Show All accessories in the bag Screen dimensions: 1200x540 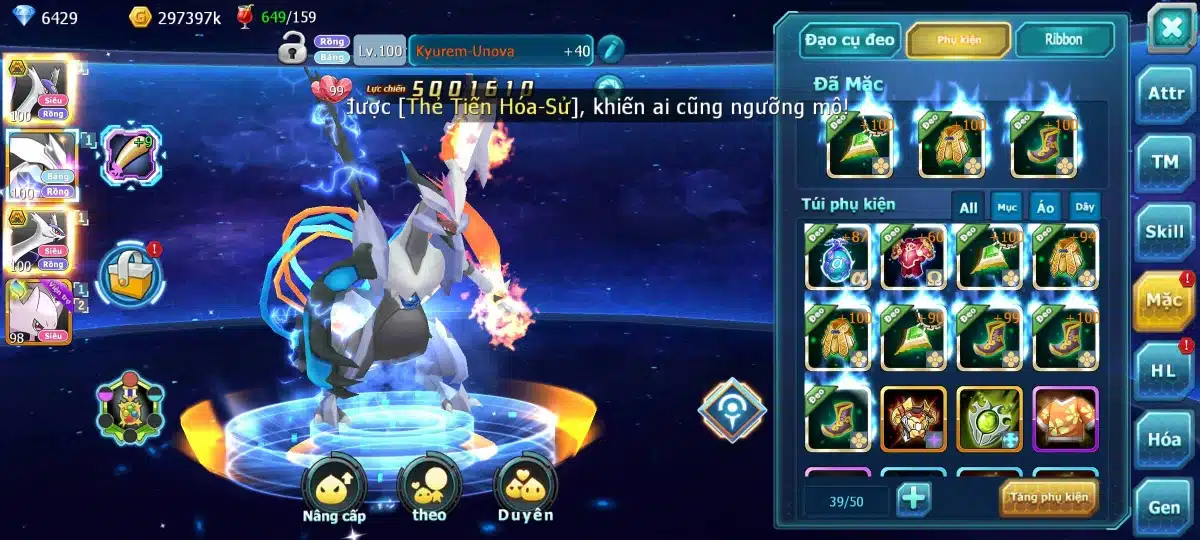968,207
